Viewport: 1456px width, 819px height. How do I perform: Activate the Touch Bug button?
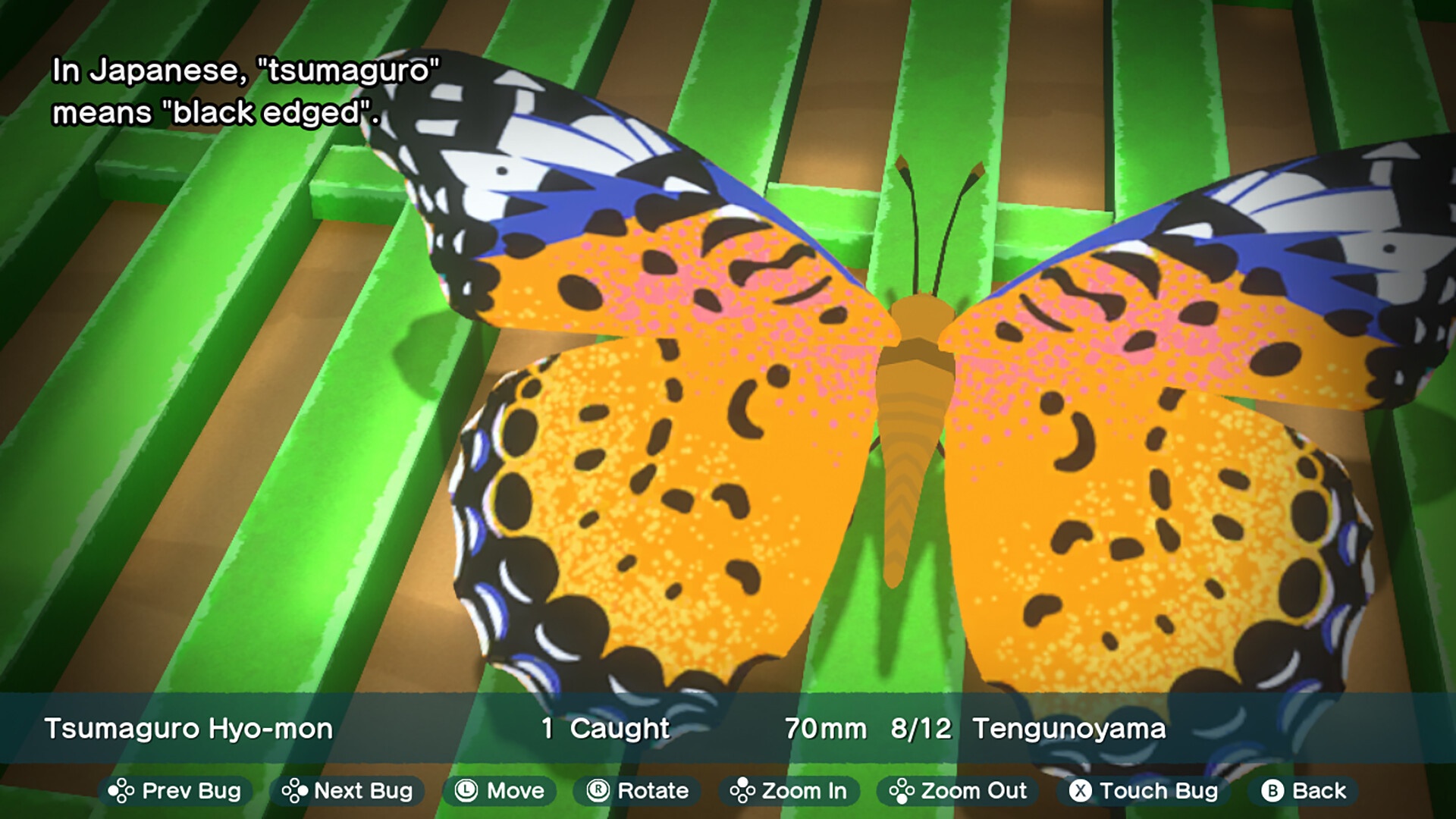pos(1144,791)
